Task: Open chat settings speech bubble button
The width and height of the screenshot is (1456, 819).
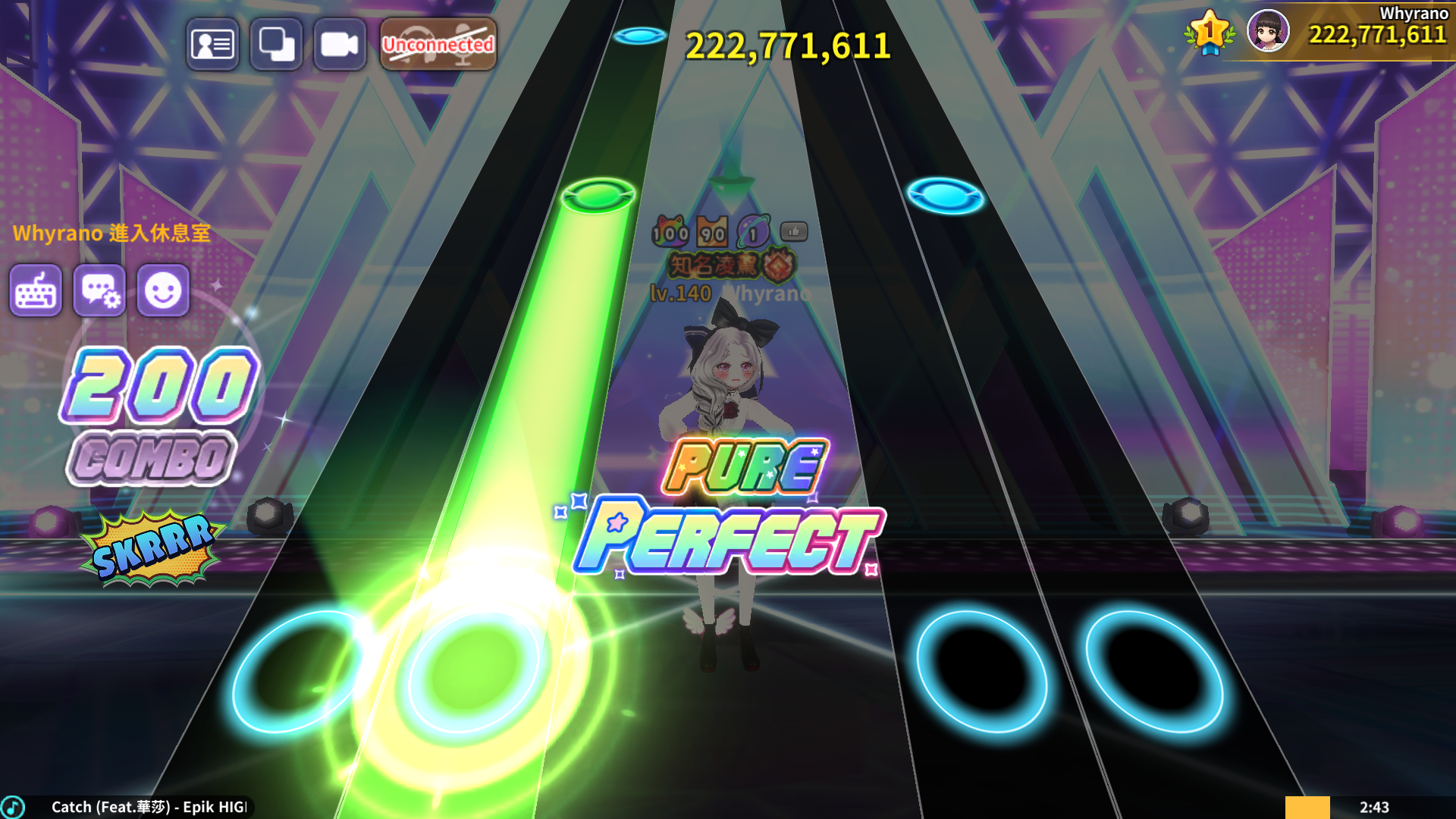Action: [99, 290]
